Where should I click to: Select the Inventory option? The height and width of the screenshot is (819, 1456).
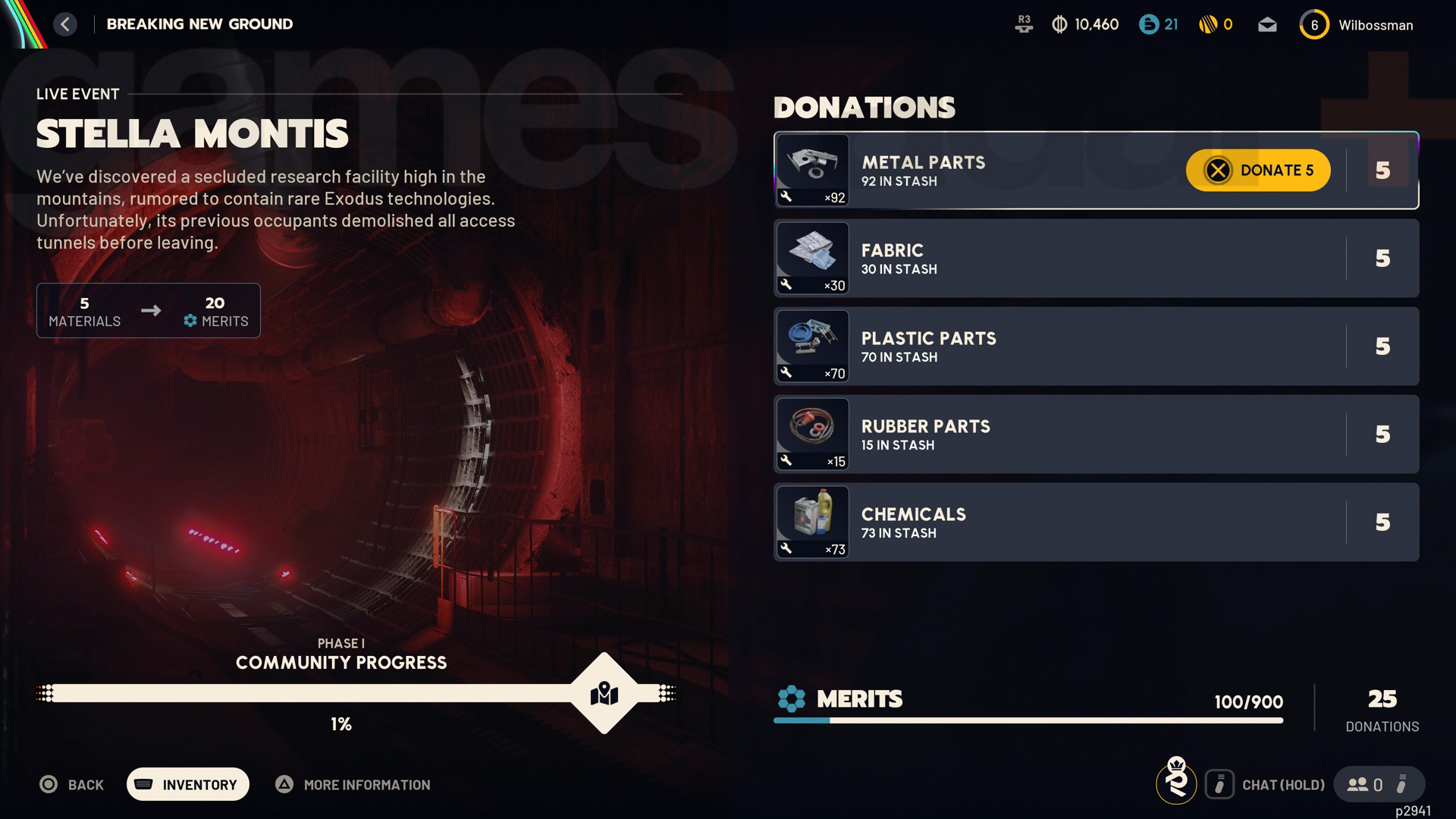pyautogui.click(x=187, y=784)
